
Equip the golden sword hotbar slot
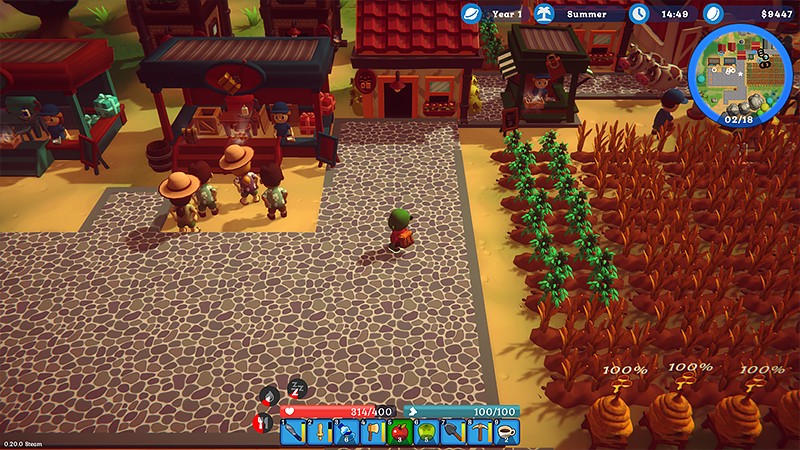(319, 432)
